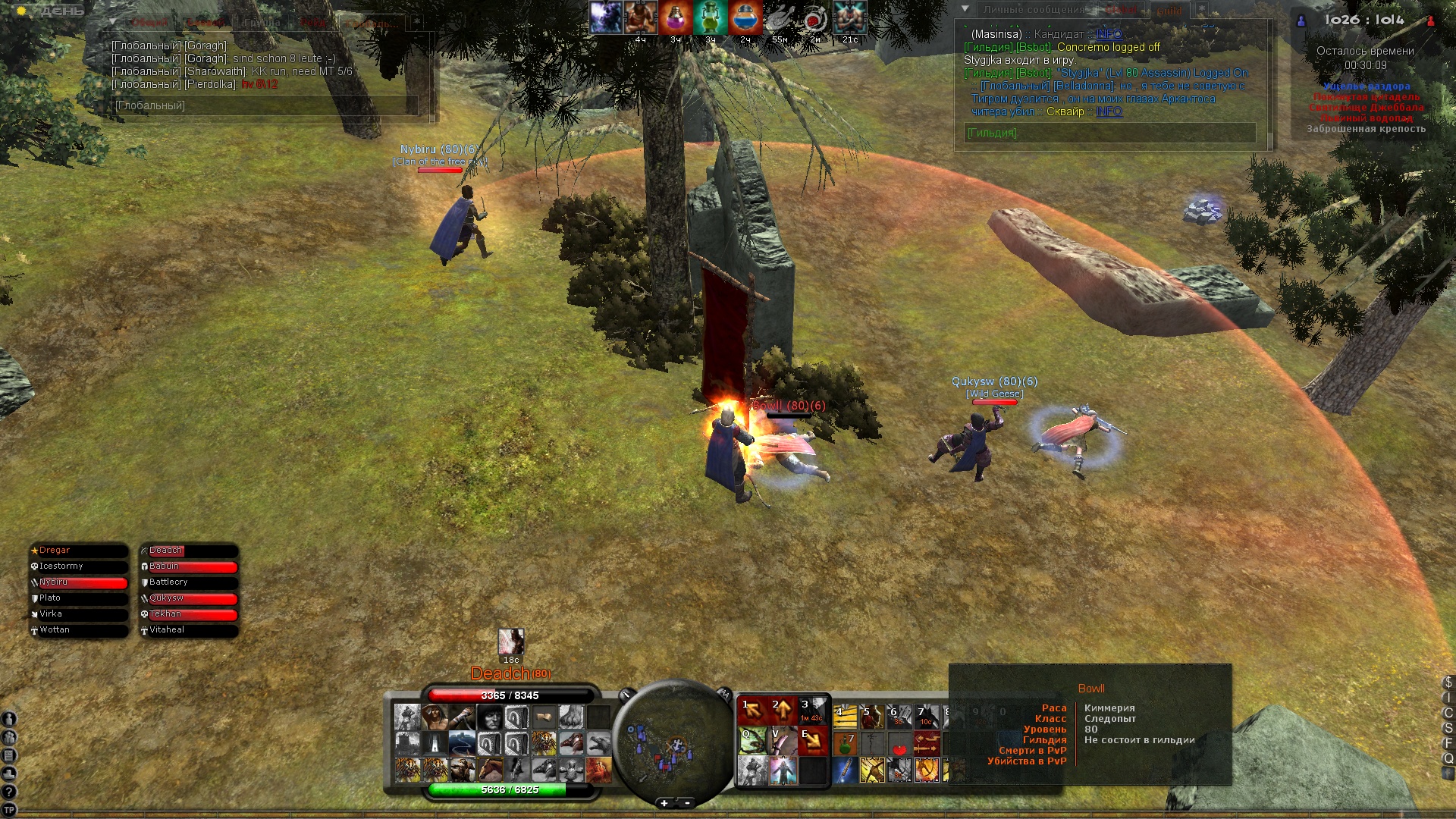Select the pink potion buff icon
This screenshot has height=819, width=1456.
675,17
